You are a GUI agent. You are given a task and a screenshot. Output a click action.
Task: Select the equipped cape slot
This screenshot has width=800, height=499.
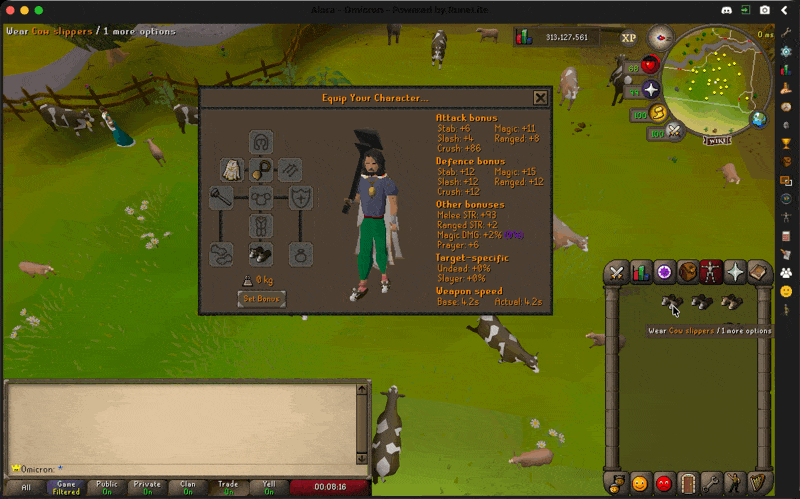pyautogui.click(x=233, y=169)
